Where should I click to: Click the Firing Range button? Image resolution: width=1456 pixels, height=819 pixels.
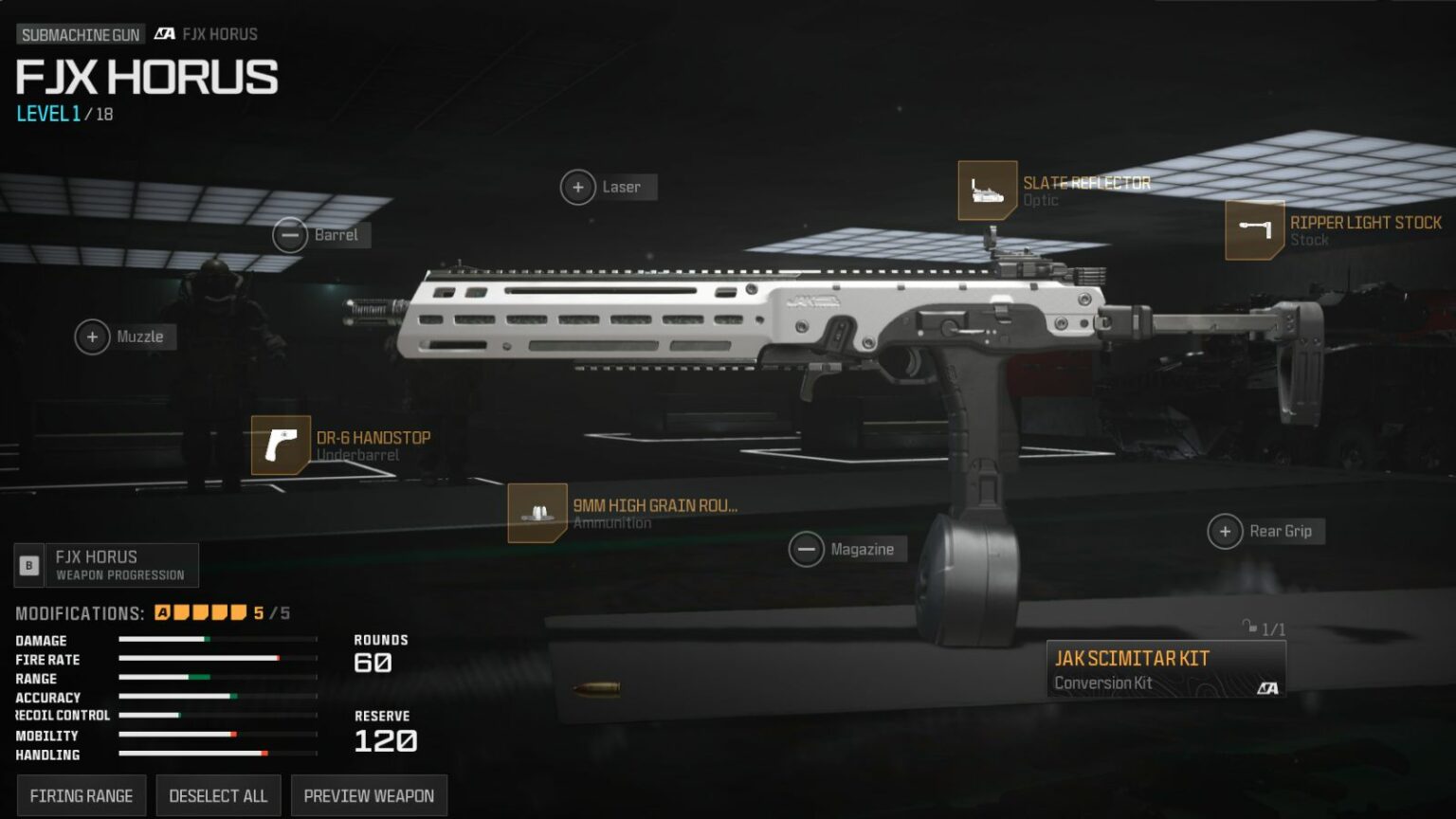tap(81, 795)
